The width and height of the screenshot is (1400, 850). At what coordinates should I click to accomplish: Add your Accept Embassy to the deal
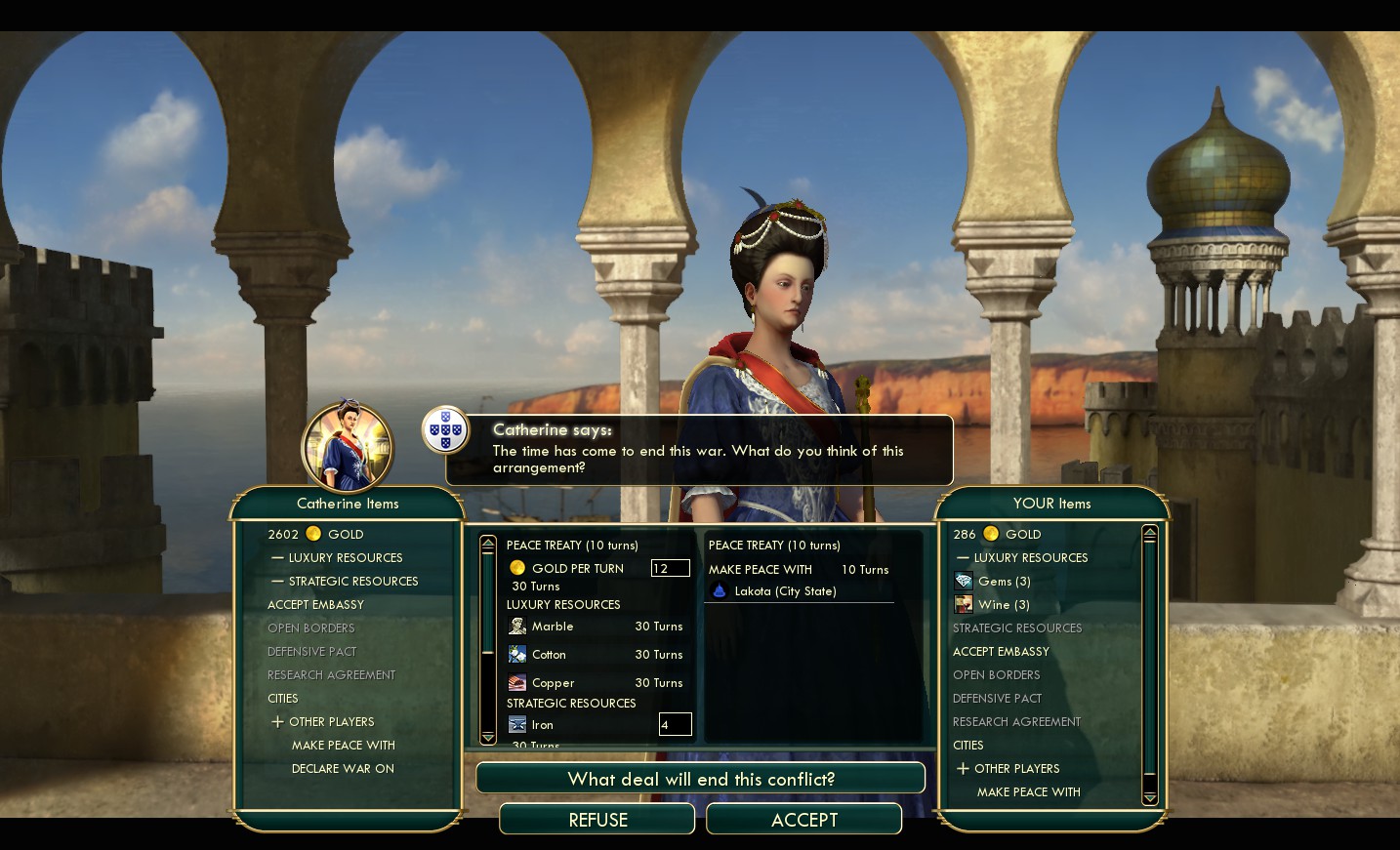point(1001,652)
